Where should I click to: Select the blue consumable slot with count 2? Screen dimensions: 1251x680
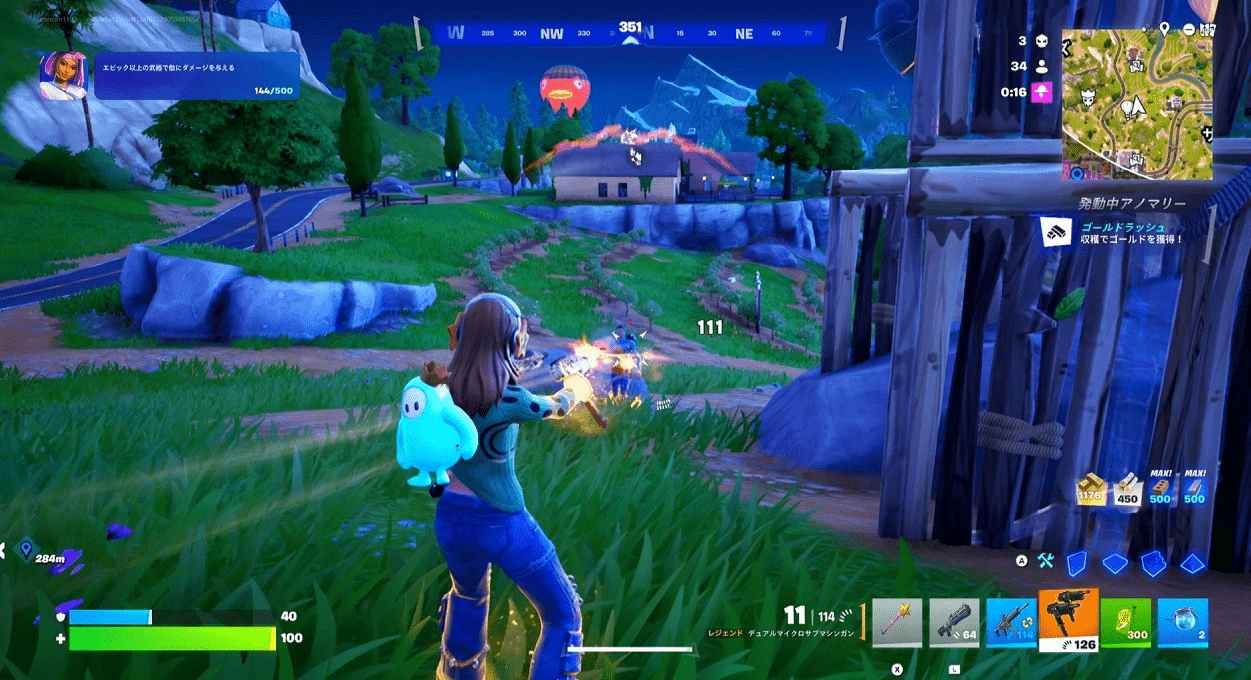pyautogui.click(x=1183, y=624)
